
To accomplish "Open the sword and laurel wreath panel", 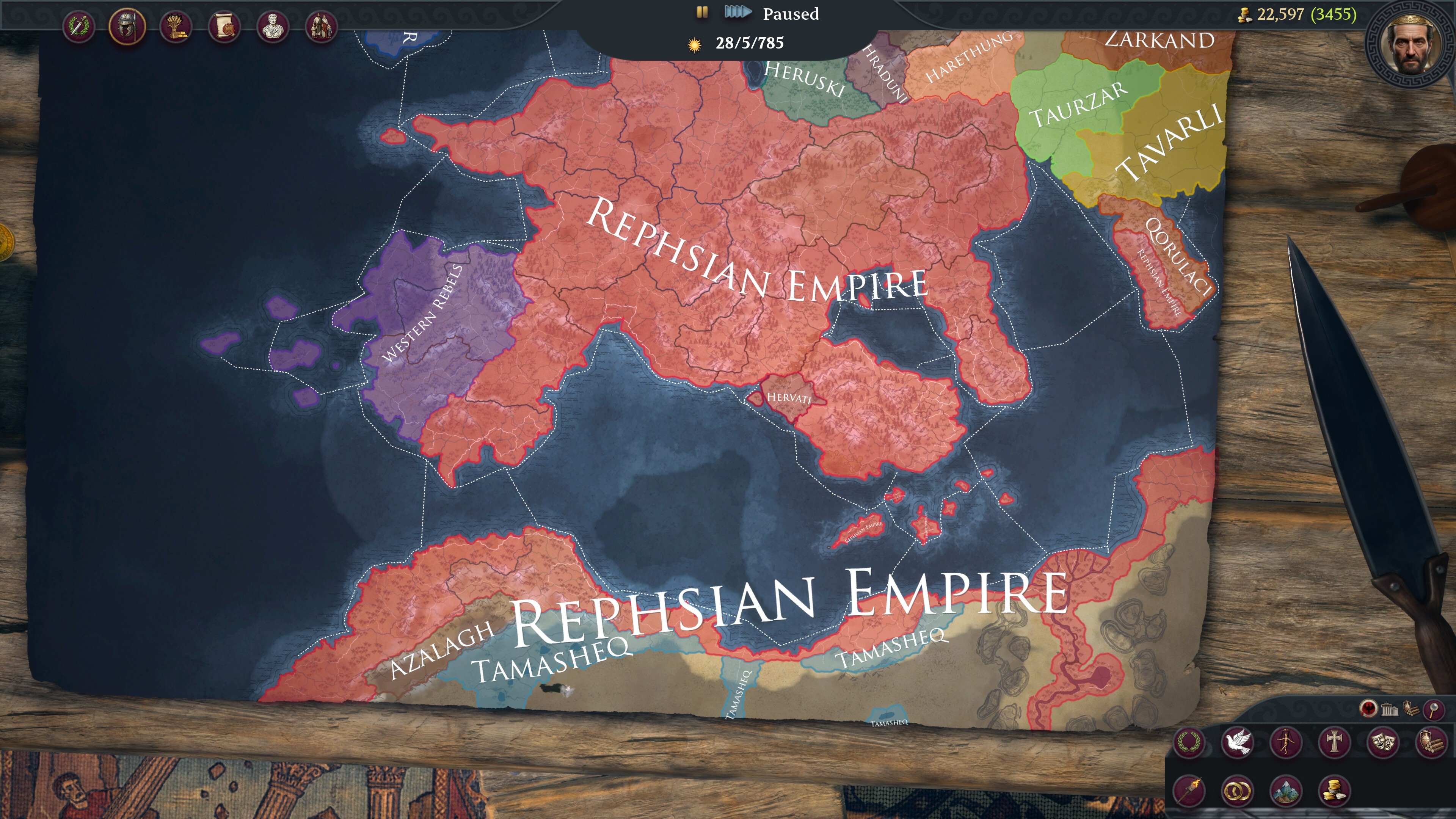I will point(79,26).
